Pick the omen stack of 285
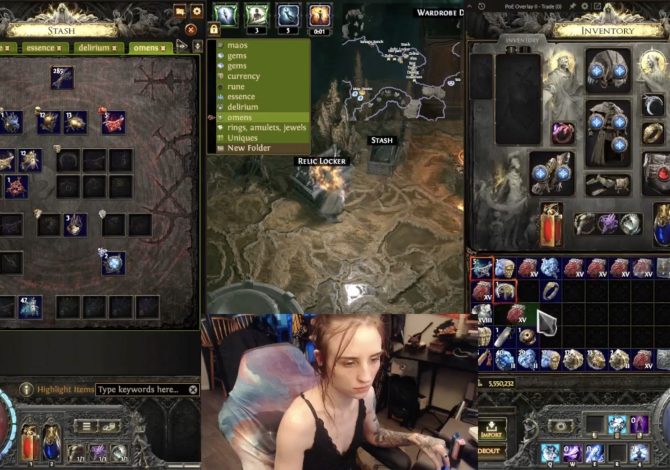This screenshot has height=470, width=670. (62, 77)
